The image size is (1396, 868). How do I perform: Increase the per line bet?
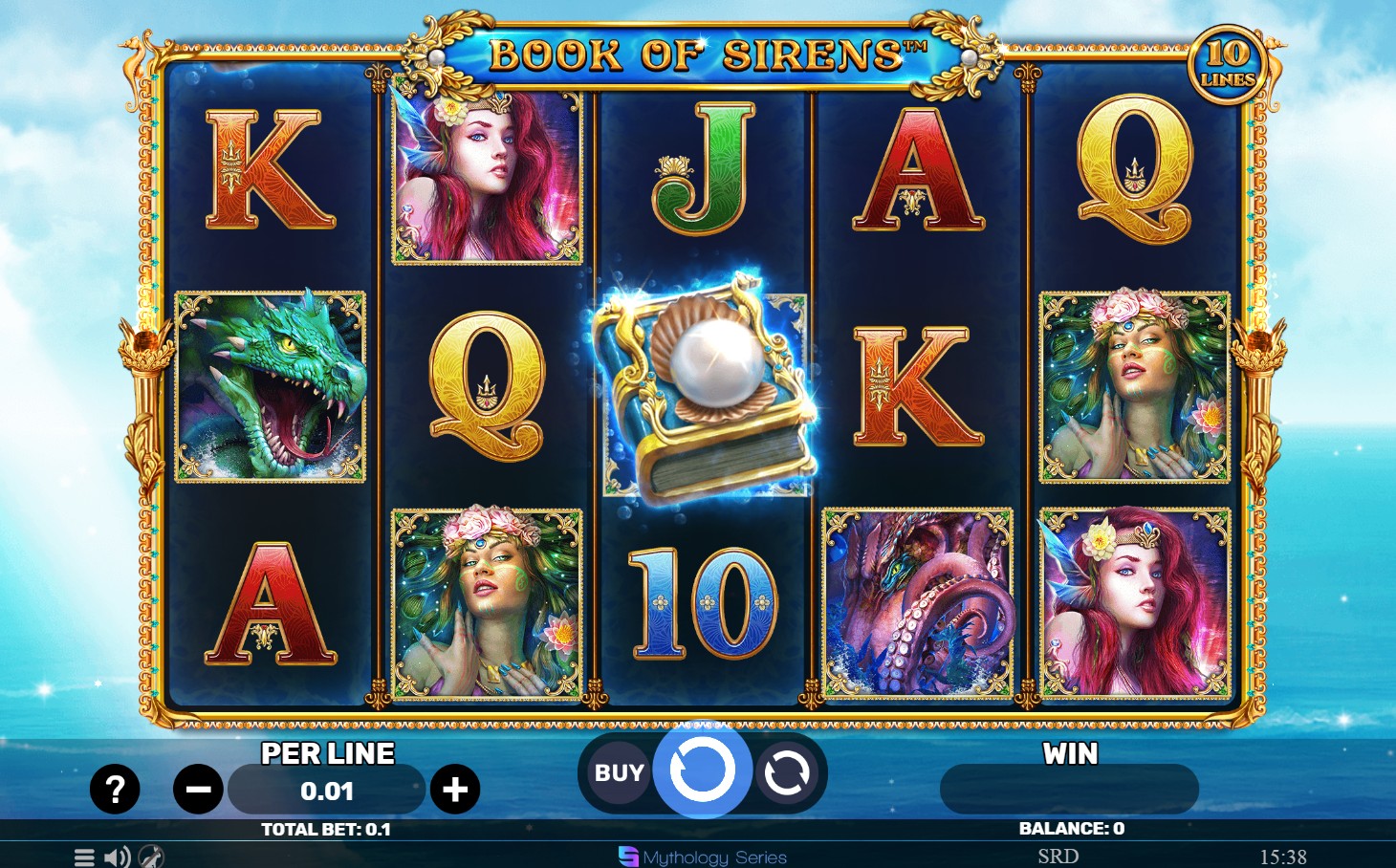pyautogui.click(x=455, y=790)
